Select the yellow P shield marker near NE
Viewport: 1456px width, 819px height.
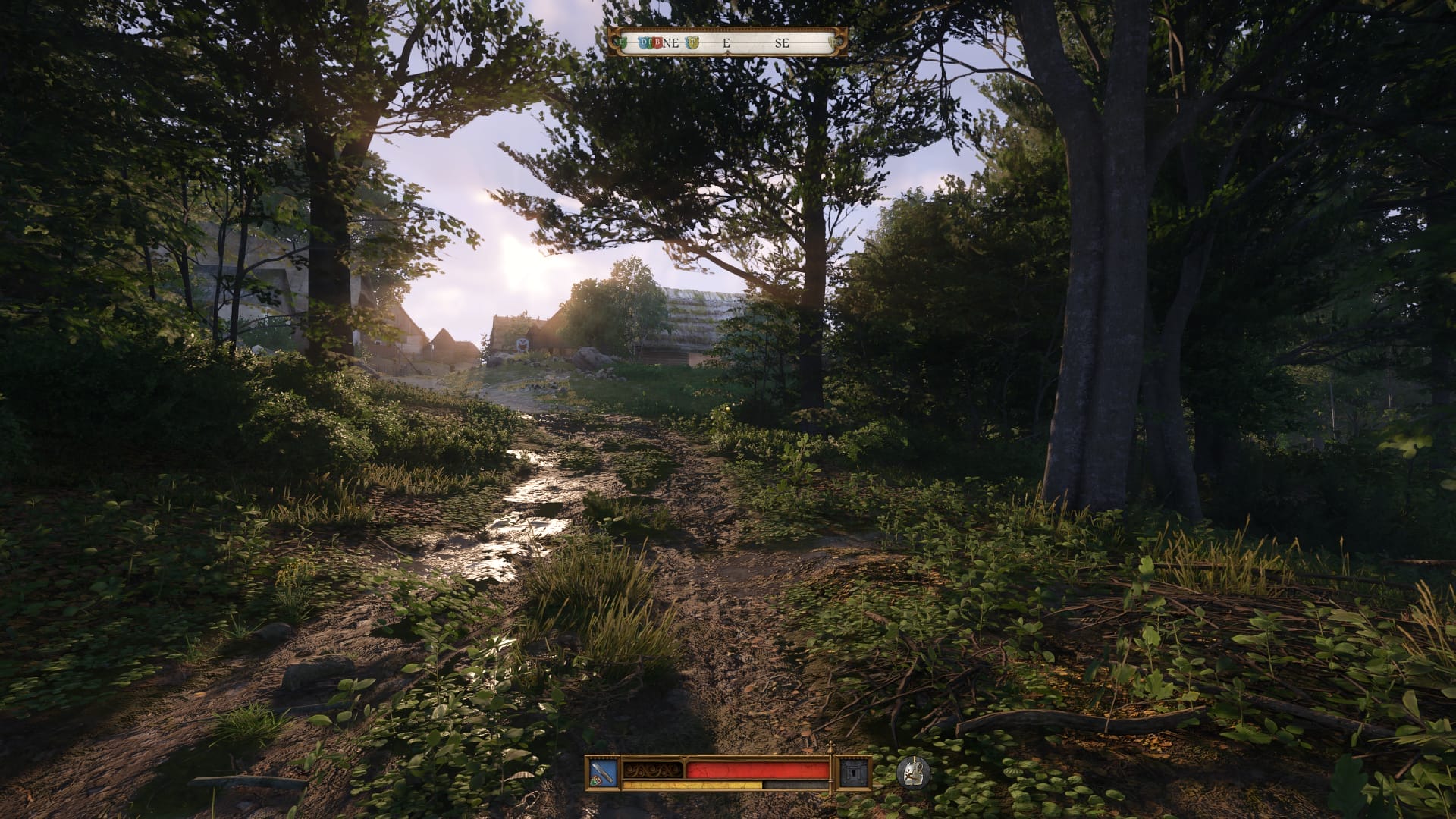692,42
